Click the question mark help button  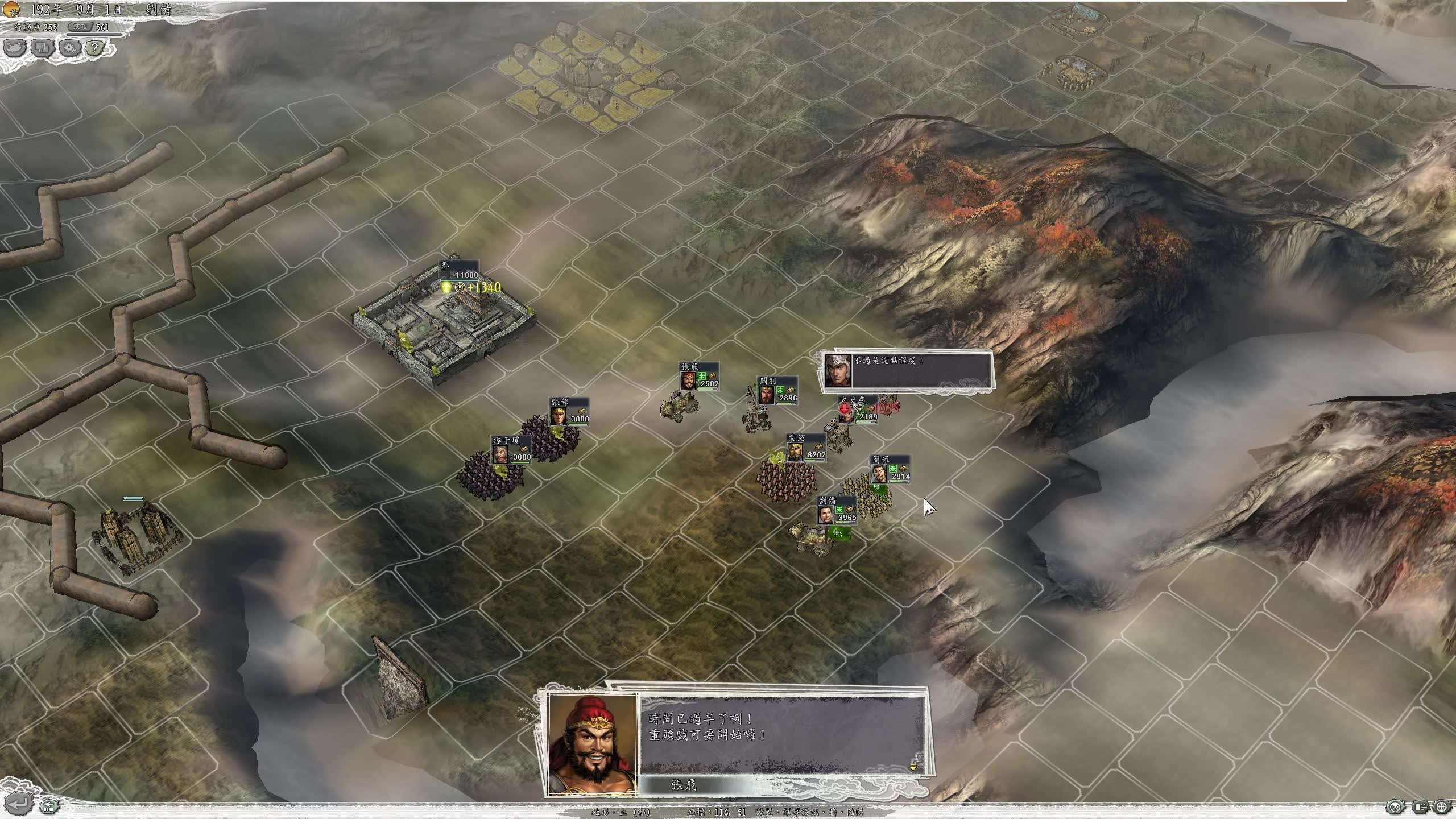(x=96, y=48)
